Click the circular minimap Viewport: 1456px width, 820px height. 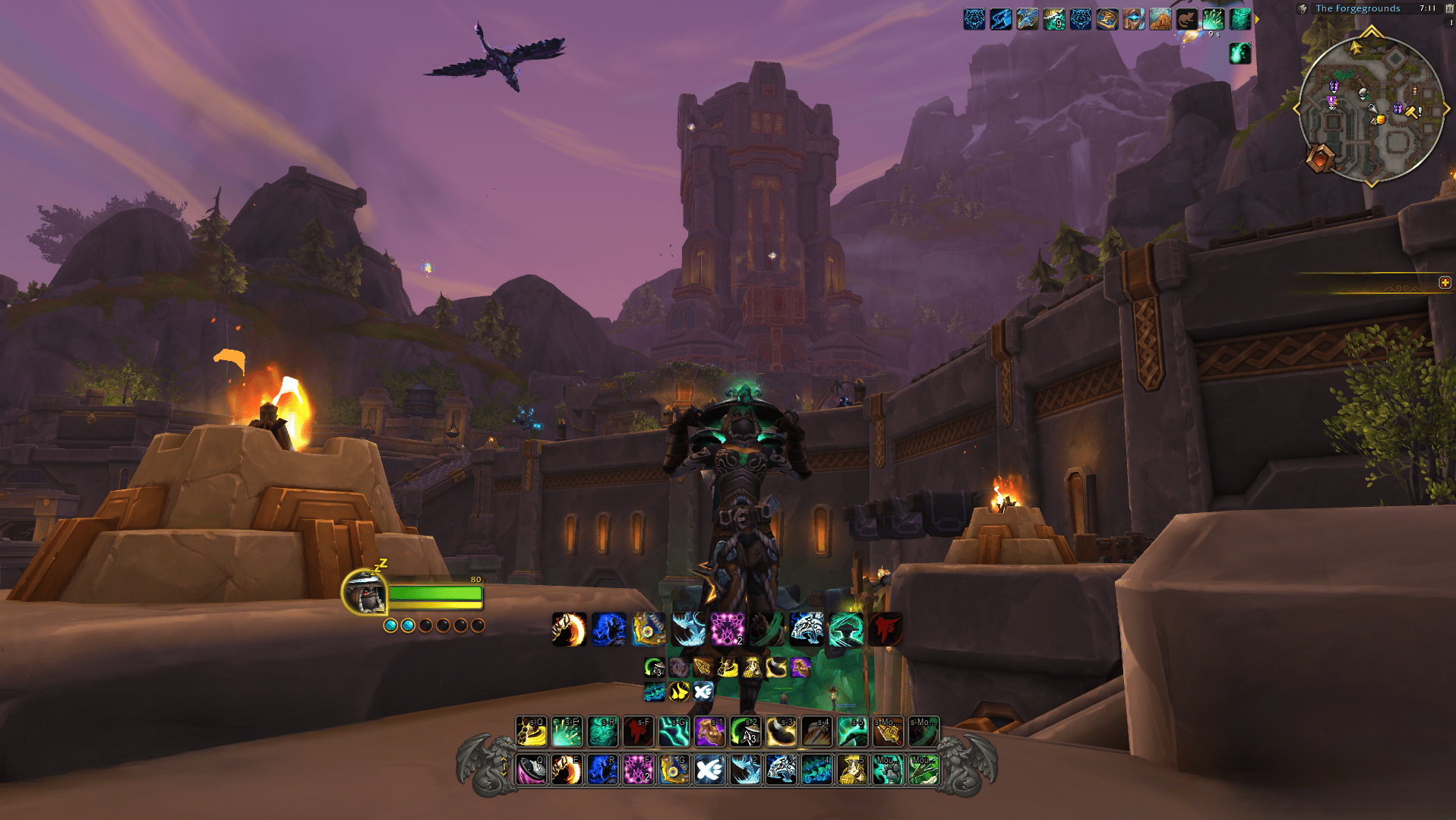coord(1372,110)
